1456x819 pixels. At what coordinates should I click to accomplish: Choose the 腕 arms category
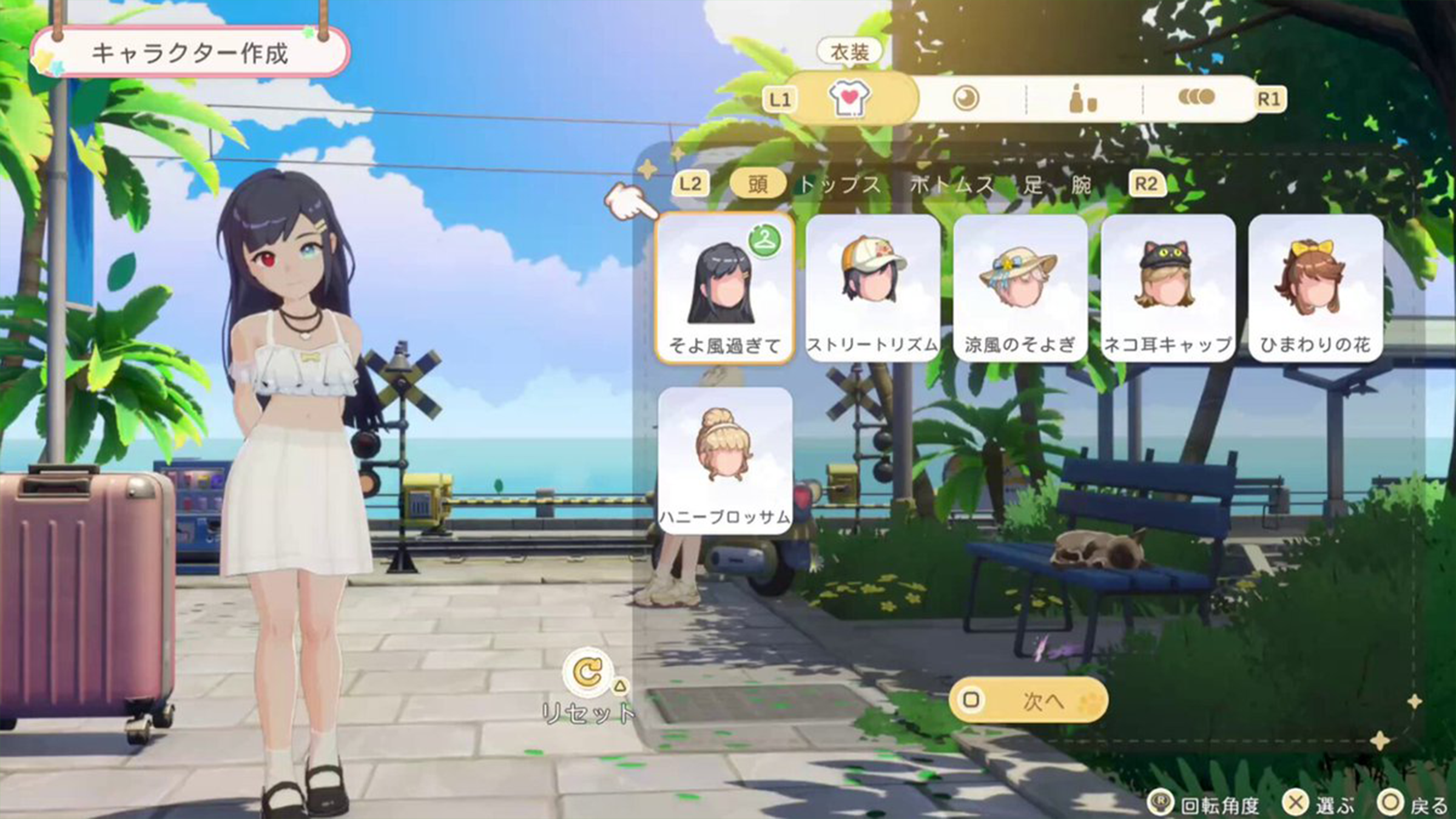click(x=1082, y=184)
